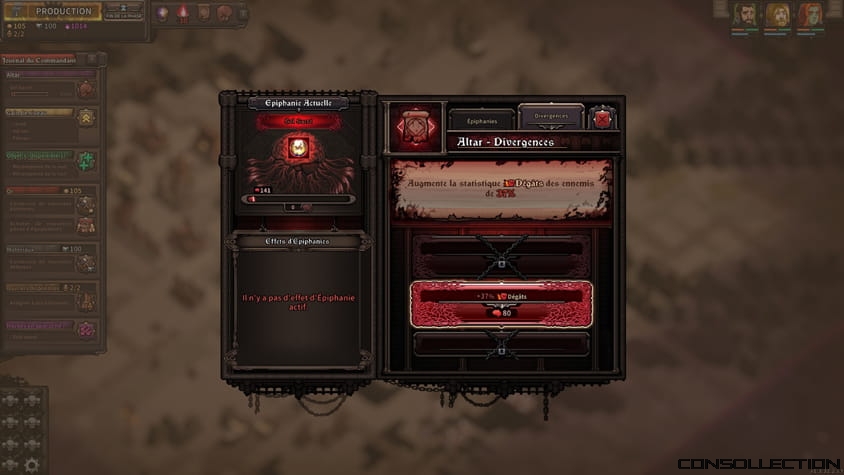Open settings via the gear icon
This screenshot has width=844, height=475.
[32, 464]
